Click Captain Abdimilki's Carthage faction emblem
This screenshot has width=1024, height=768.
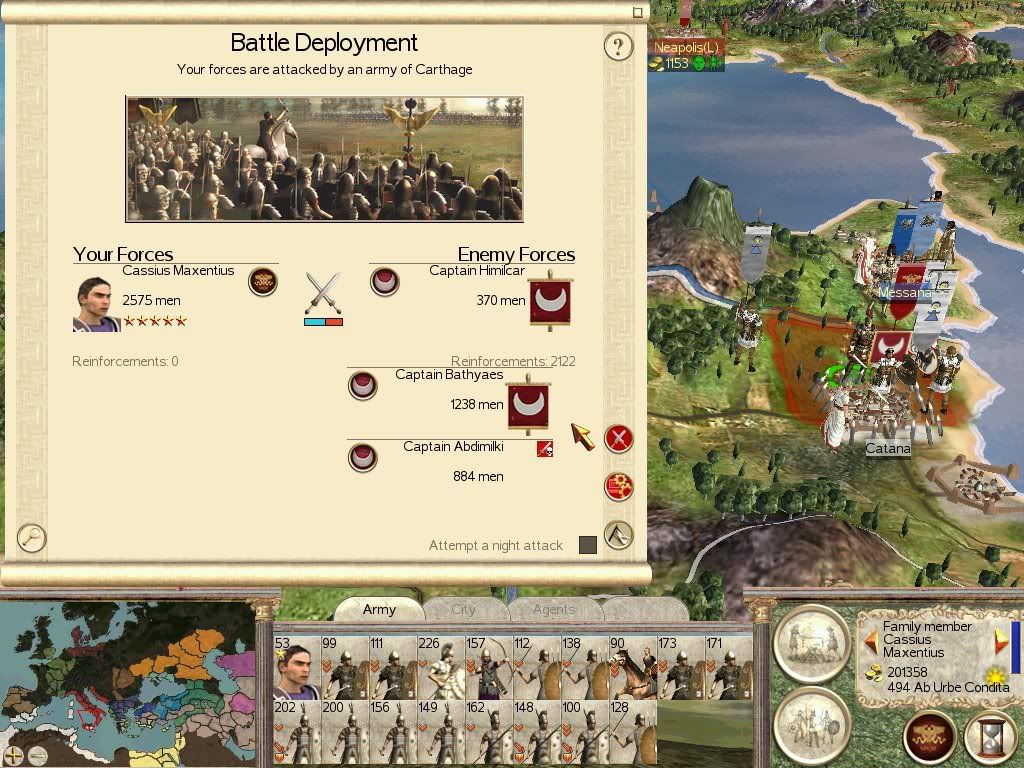click(362, 457)
